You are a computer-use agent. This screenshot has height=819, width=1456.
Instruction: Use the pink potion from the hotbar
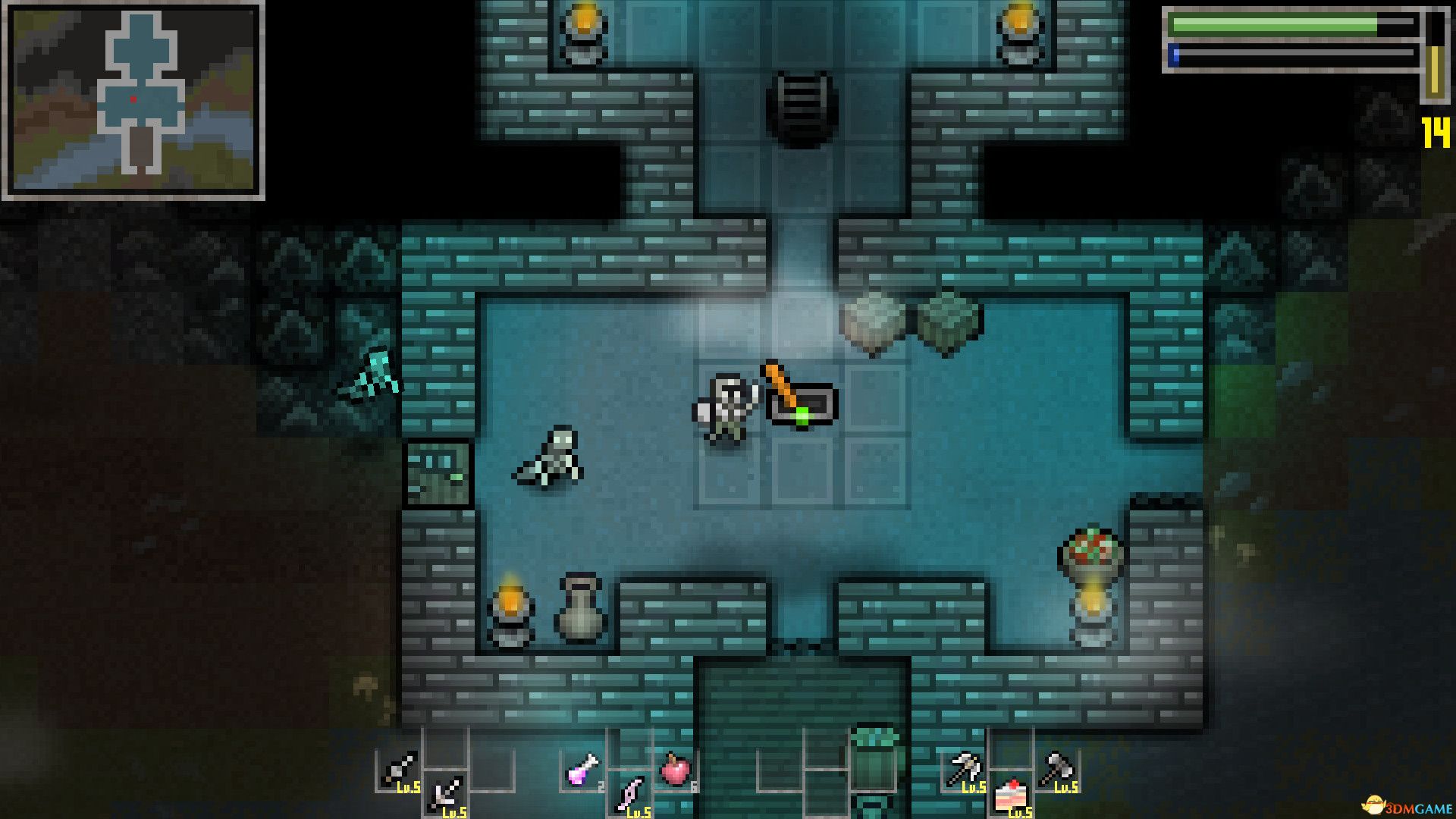pos(579,770)
